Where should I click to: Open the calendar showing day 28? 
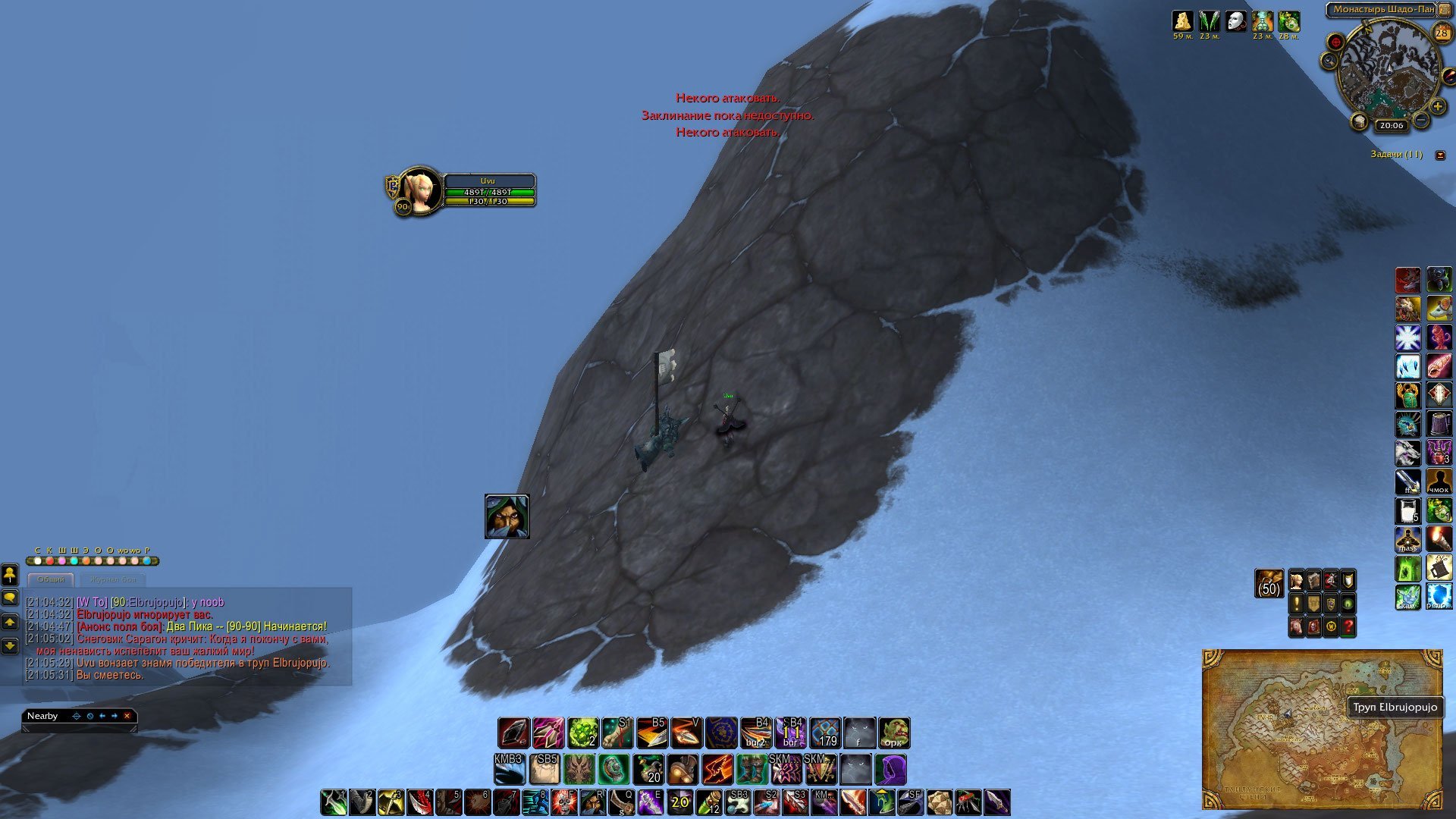click(1442, 33)
